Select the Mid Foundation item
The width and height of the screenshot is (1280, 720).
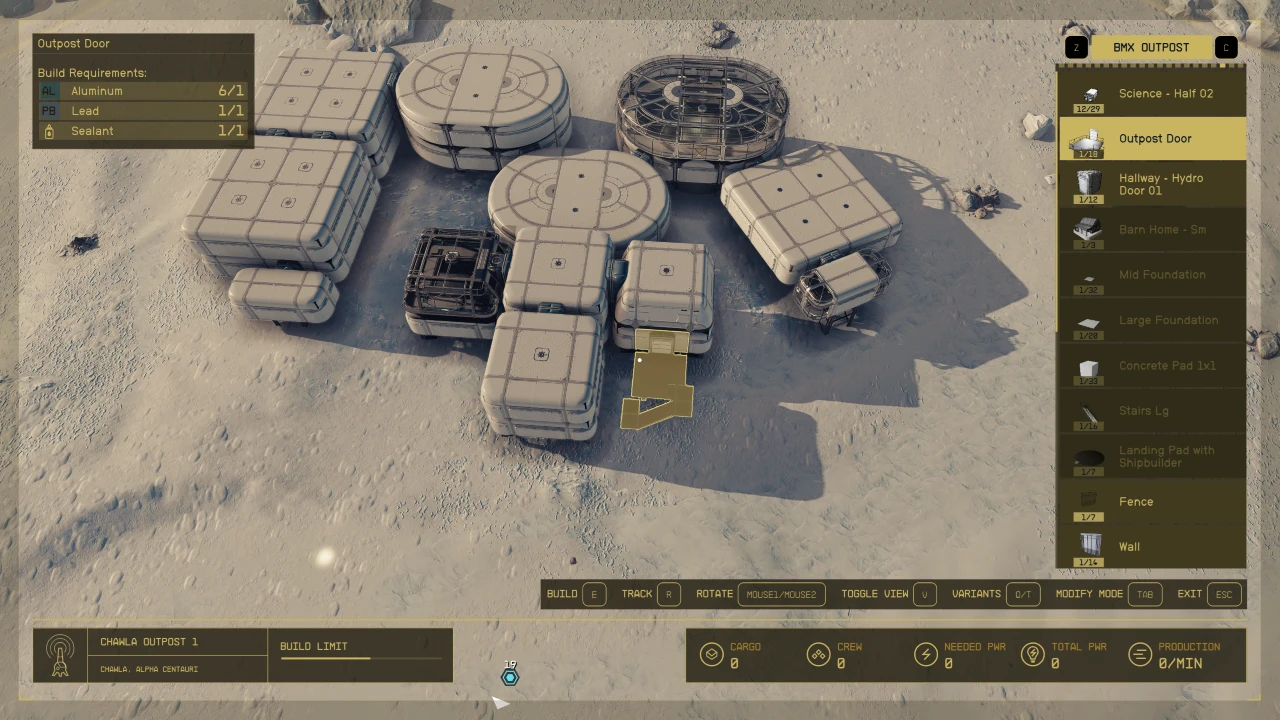tap(1152, 275)
